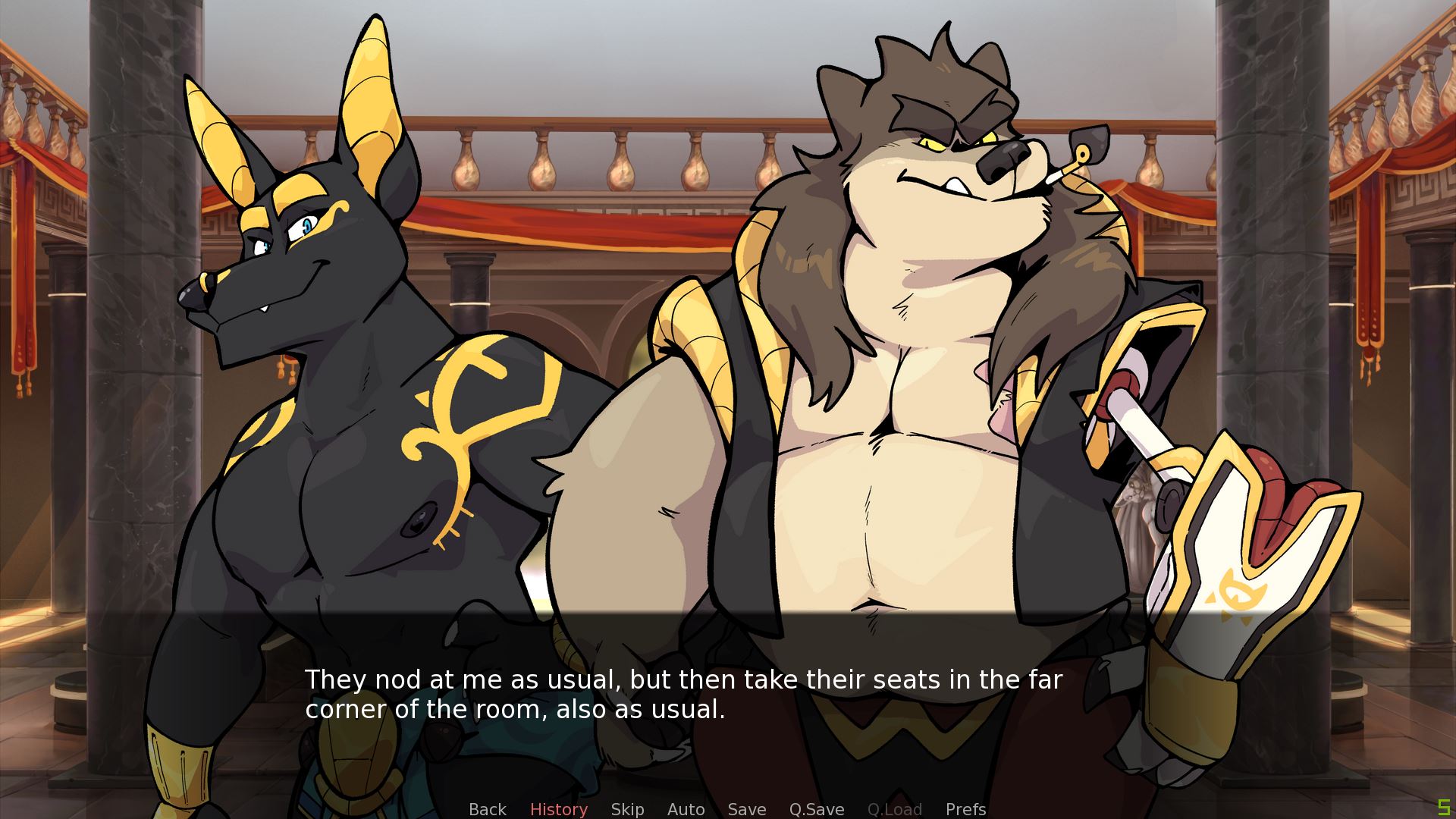Go back to the previous dialogue line
This screenshot has height=819, width=1456.
click(487, 809)
